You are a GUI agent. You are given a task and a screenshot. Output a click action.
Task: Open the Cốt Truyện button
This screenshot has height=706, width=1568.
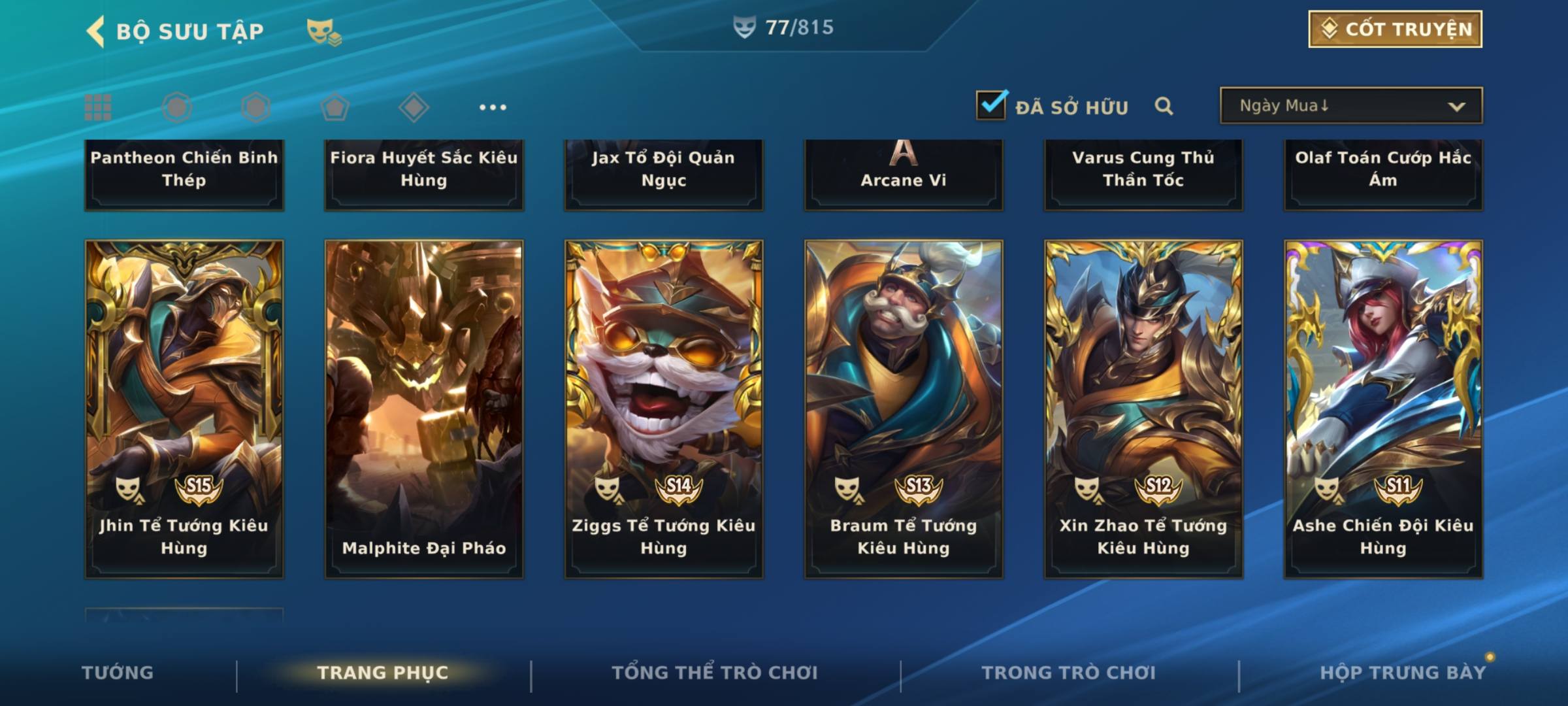(x=1395, y=29)
